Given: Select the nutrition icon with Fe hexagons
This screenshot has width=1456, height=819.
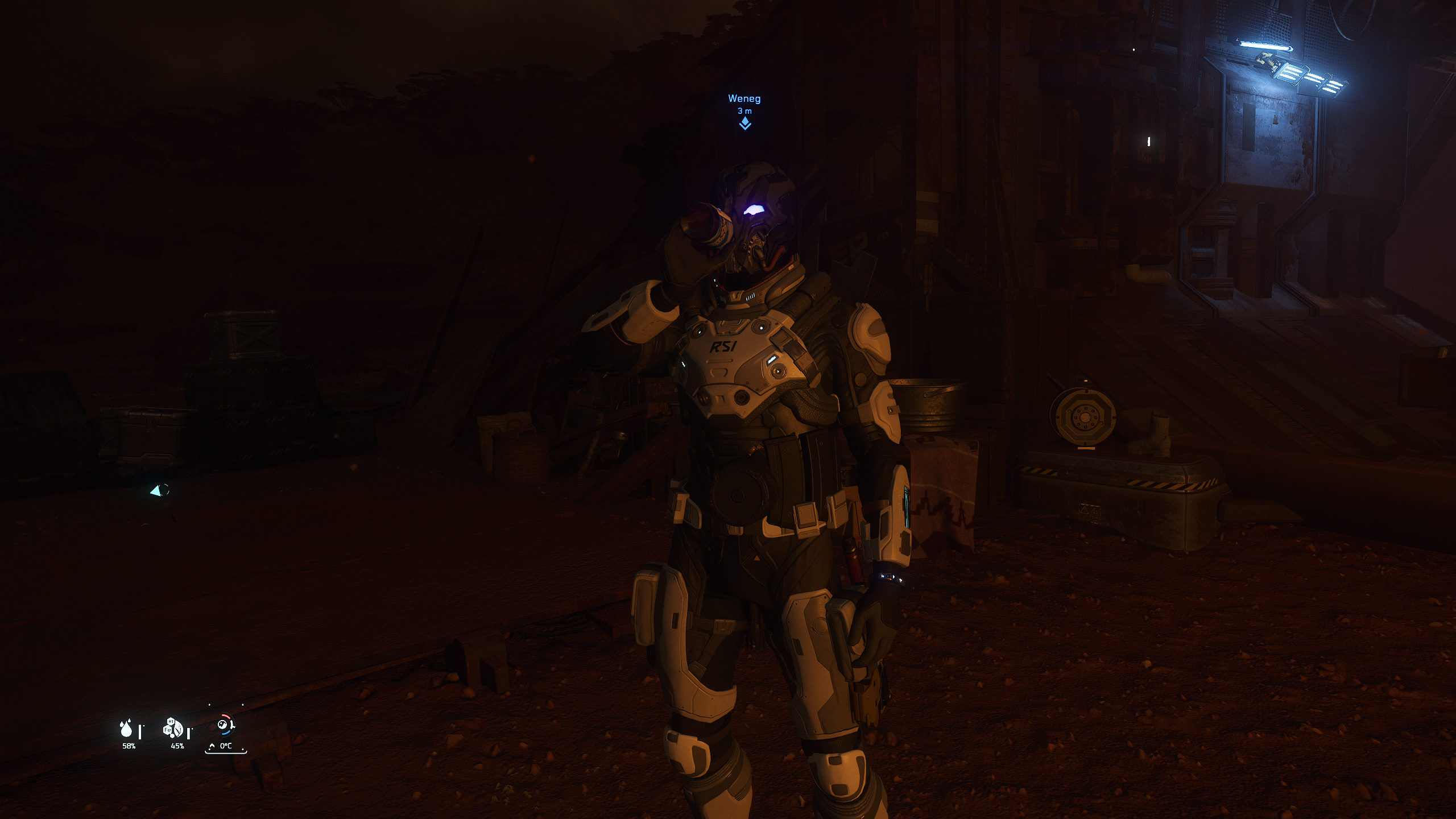Looking at the screenshot, I should click(173, 728).
